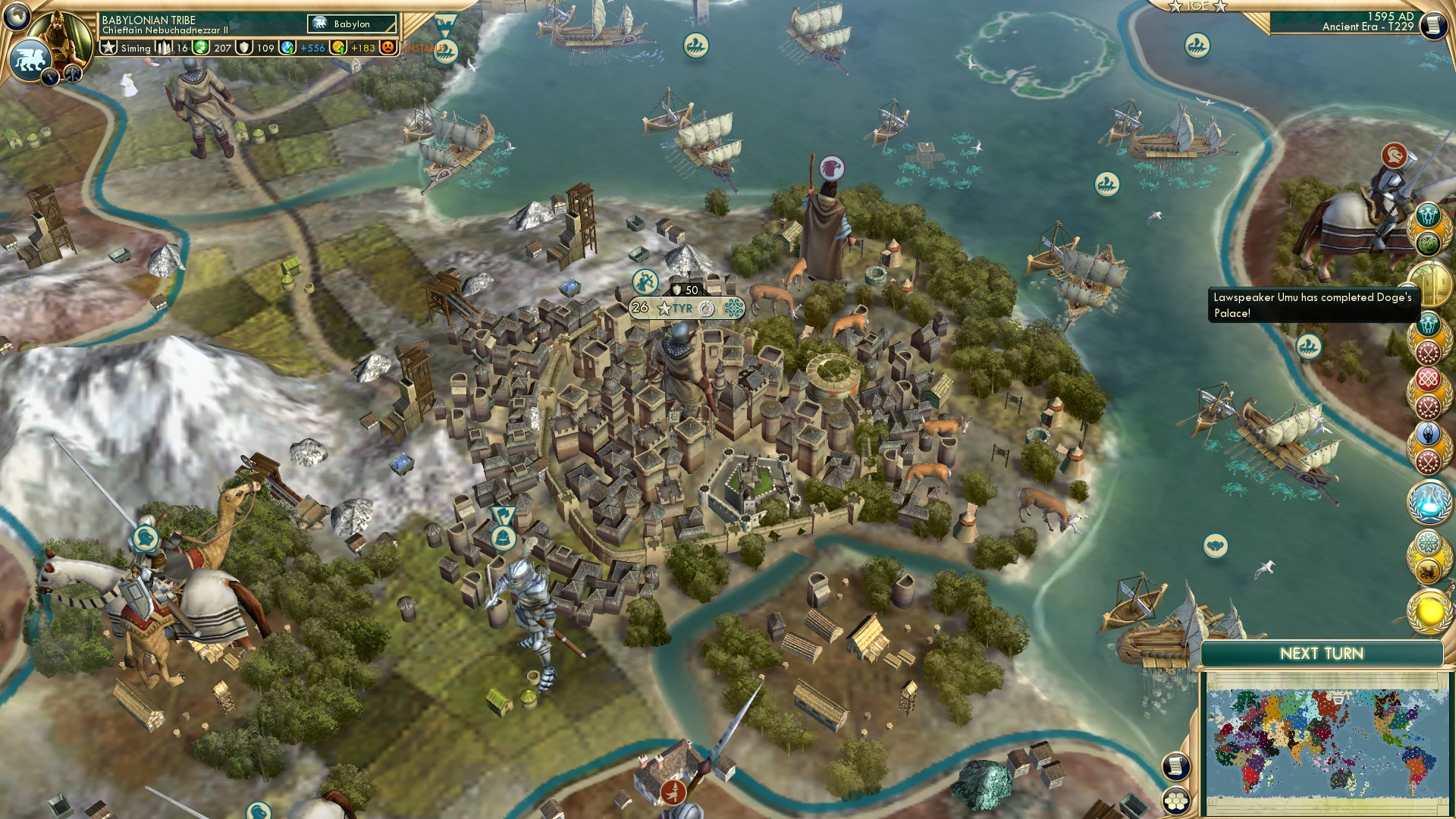Screen dimensions: 1456x819
Task: Open the Babylon civilization dropdown
Action: pos(350,24)
